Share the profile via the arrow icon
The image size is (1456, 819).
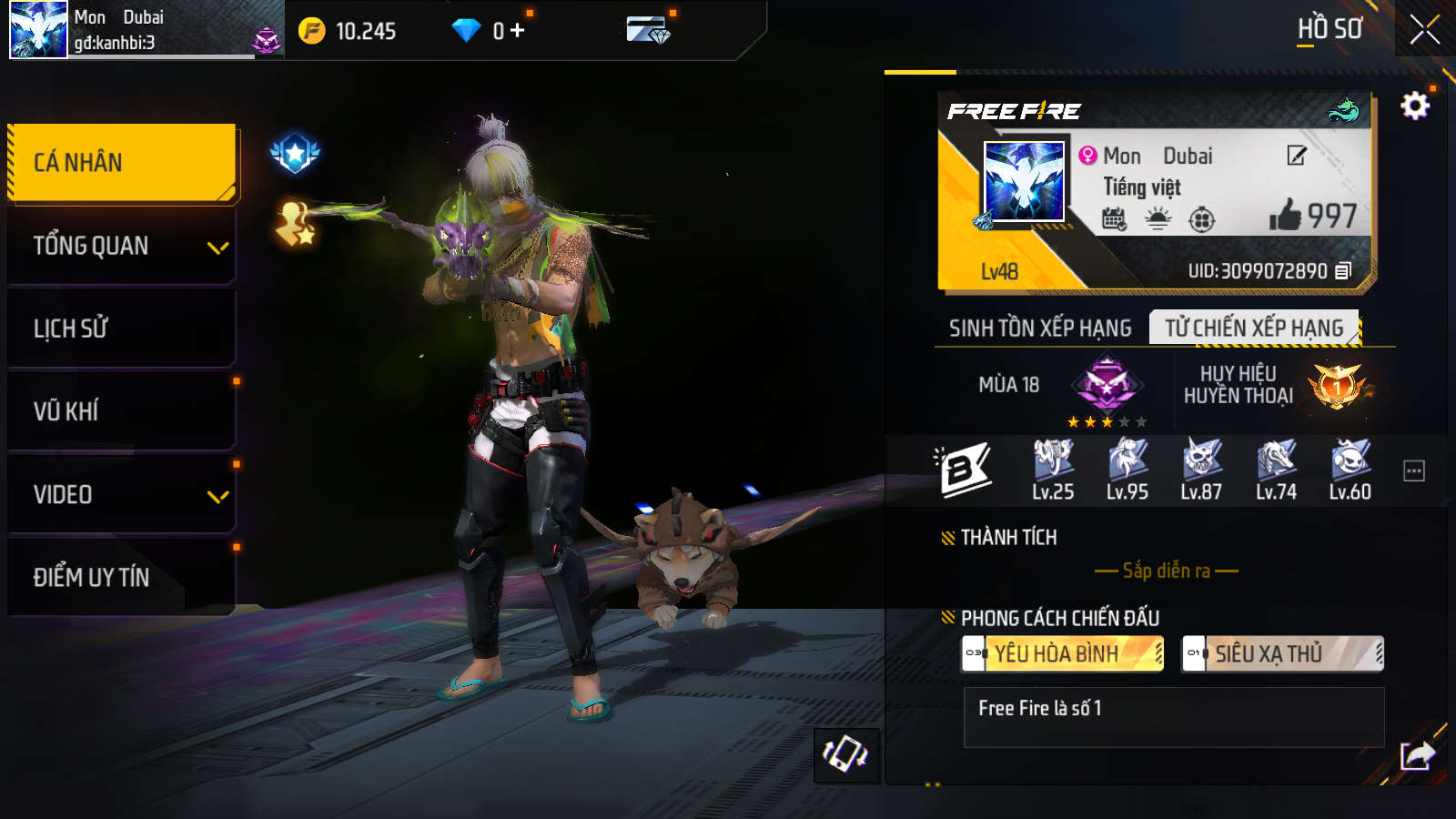pyautogui.click(x=1417, y=754)
